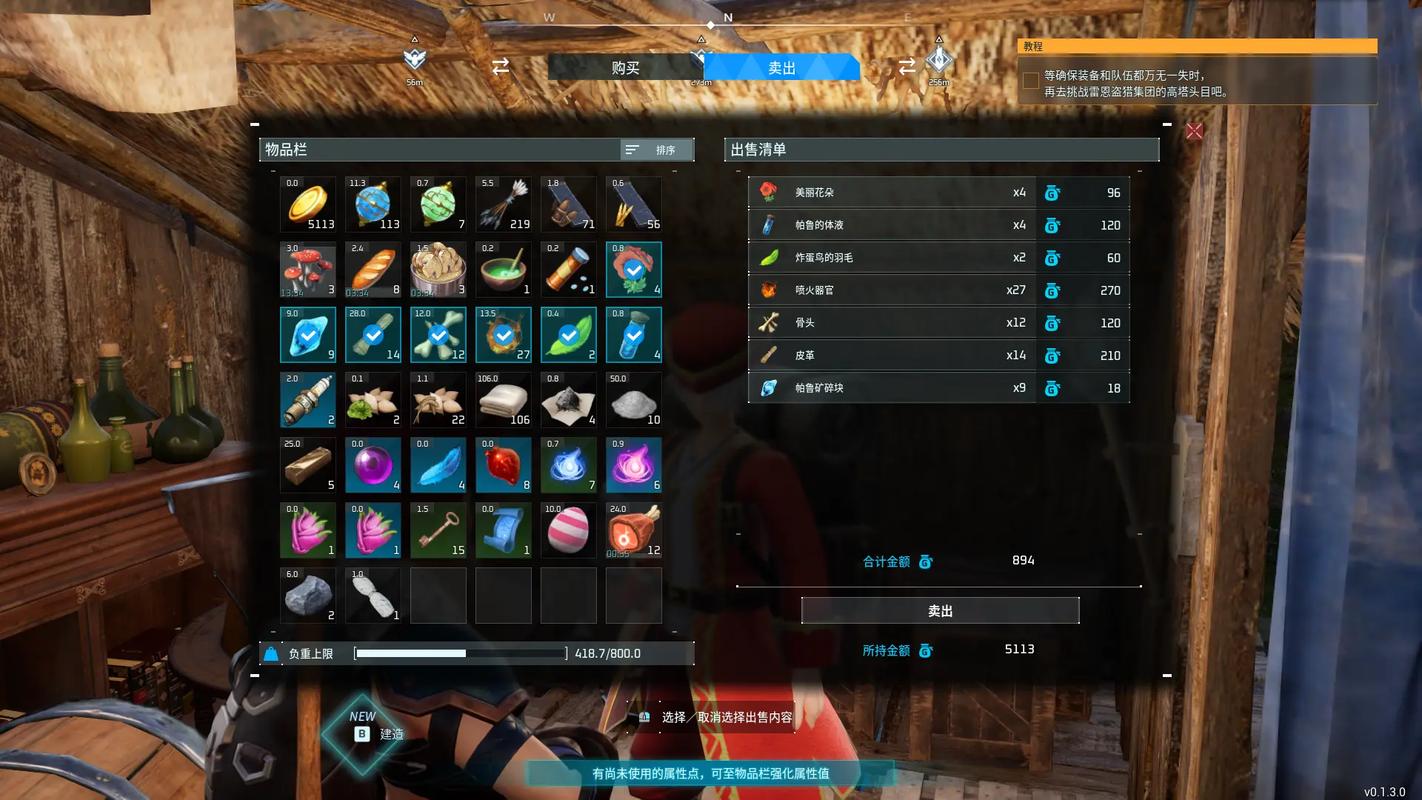Select the 卖出 tab at top
Viewport: 1422px width, 800px height.
click(x=782, y=68)
